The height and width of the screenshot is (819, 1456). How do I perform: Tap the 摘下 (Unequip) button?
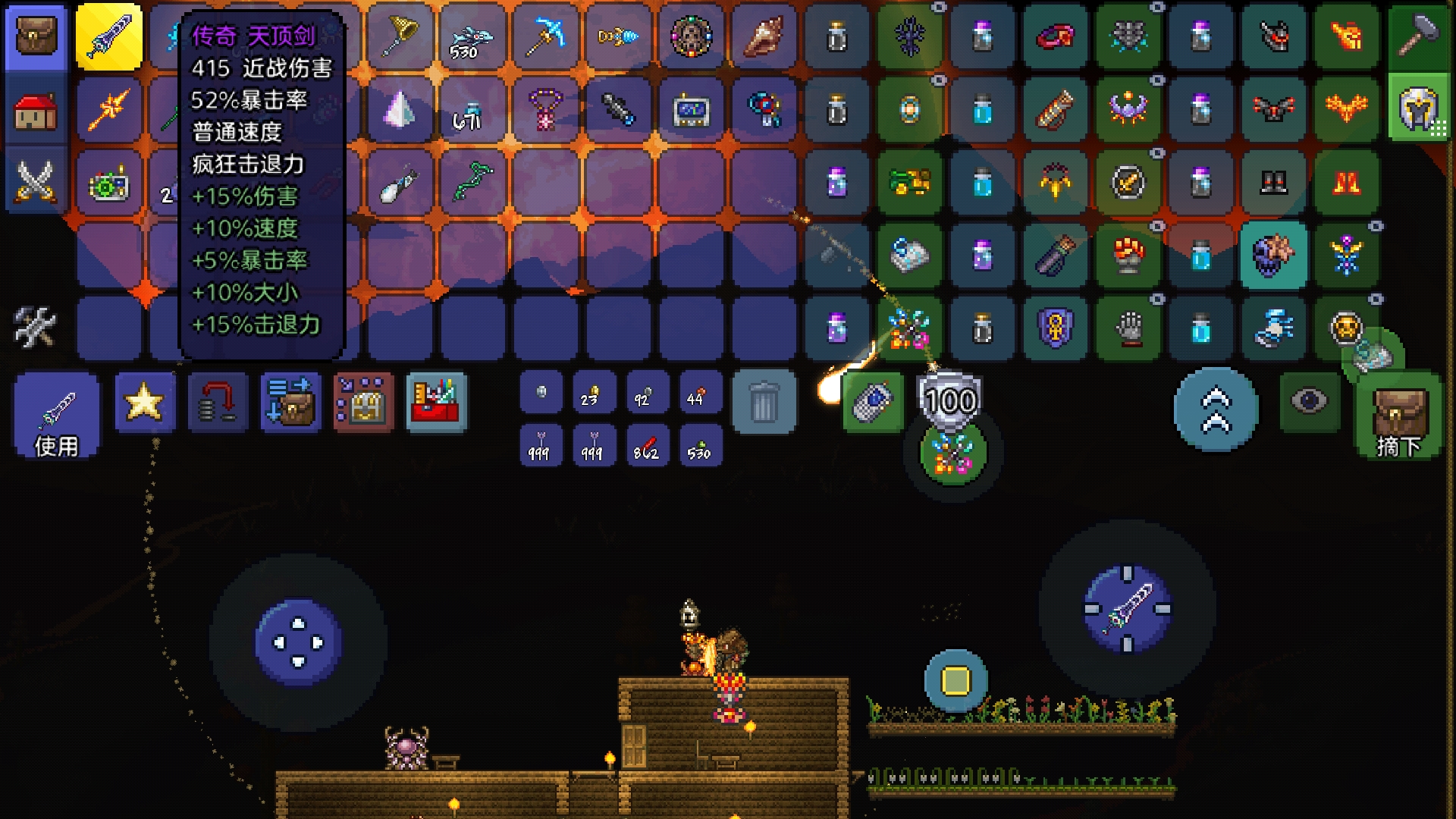(x=1399, y=416)
